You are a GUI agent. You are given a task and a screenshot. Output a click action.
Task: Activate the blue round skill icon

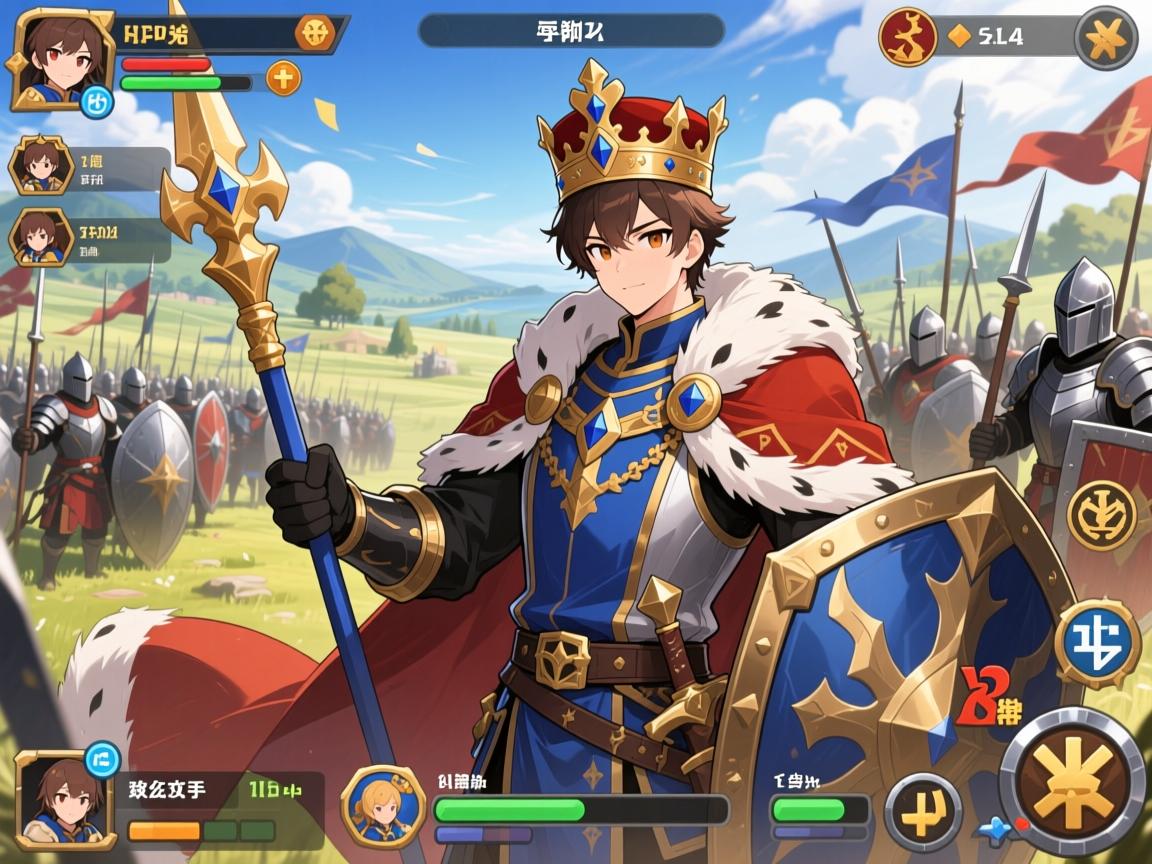(1098, 643)
